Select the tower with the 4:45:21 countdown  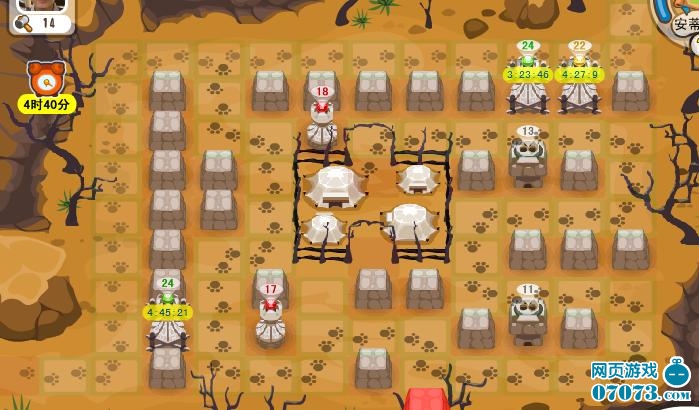coord(168,326)
